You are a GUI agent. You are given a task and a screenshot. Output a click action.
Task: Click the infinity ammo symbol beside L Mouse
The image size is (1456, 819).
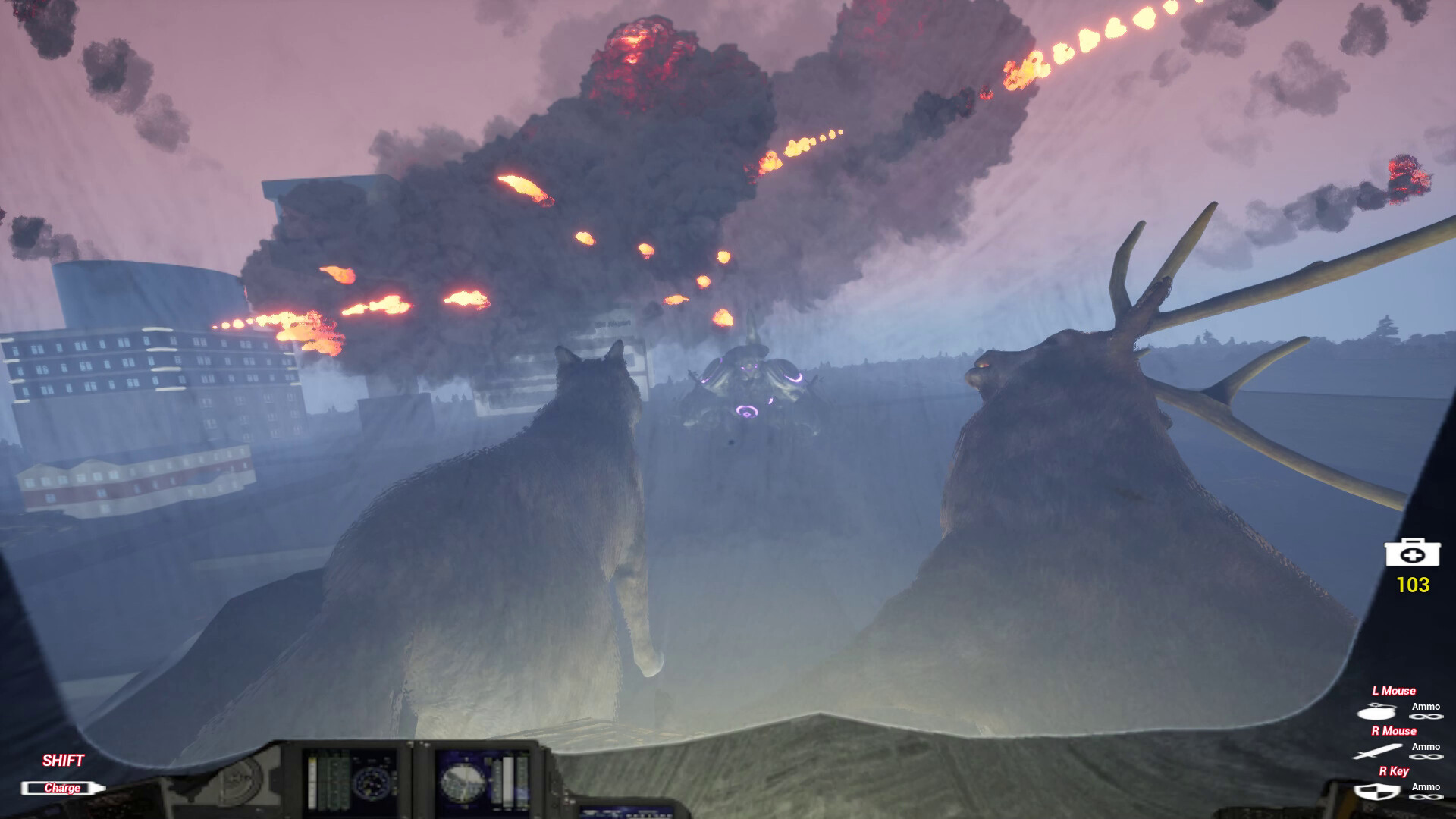click(x=1426, y=717)
